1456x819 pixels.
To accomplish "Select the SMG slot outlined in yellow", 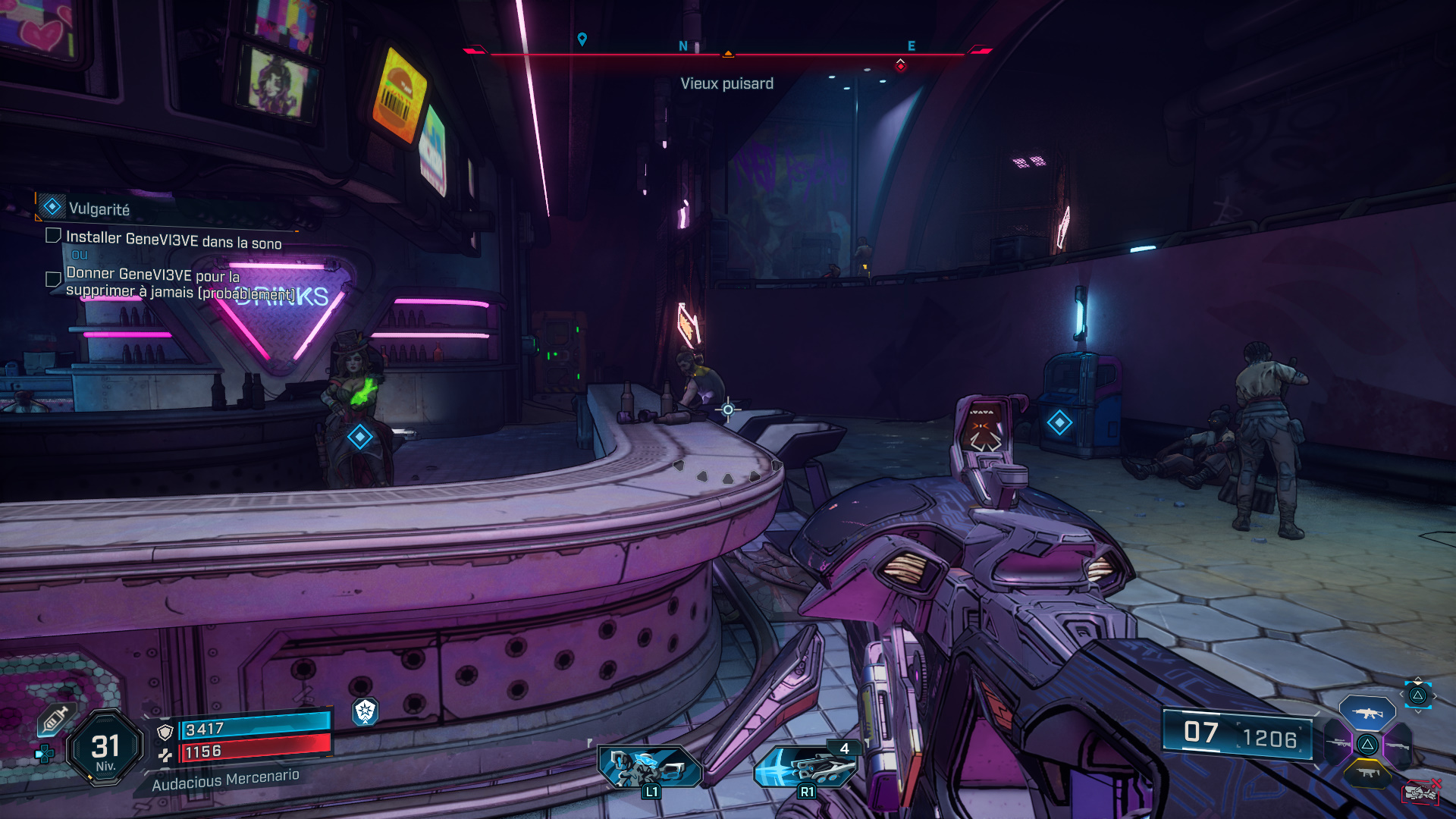I will click(1368, 772).
